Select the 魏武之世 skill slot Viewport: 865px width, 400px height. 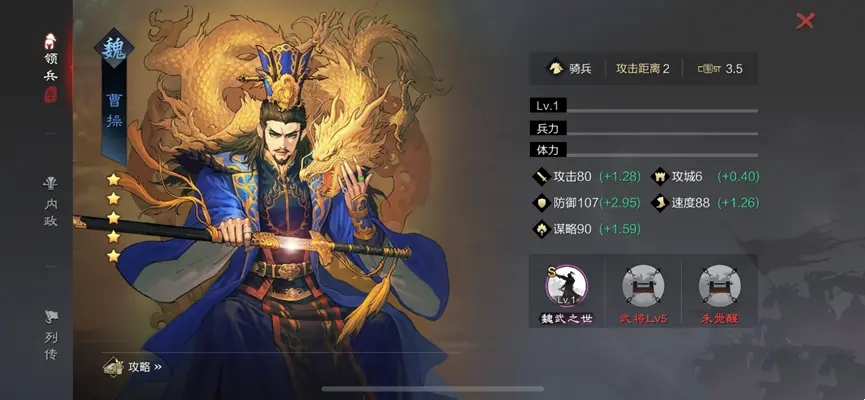coord(567,290)
